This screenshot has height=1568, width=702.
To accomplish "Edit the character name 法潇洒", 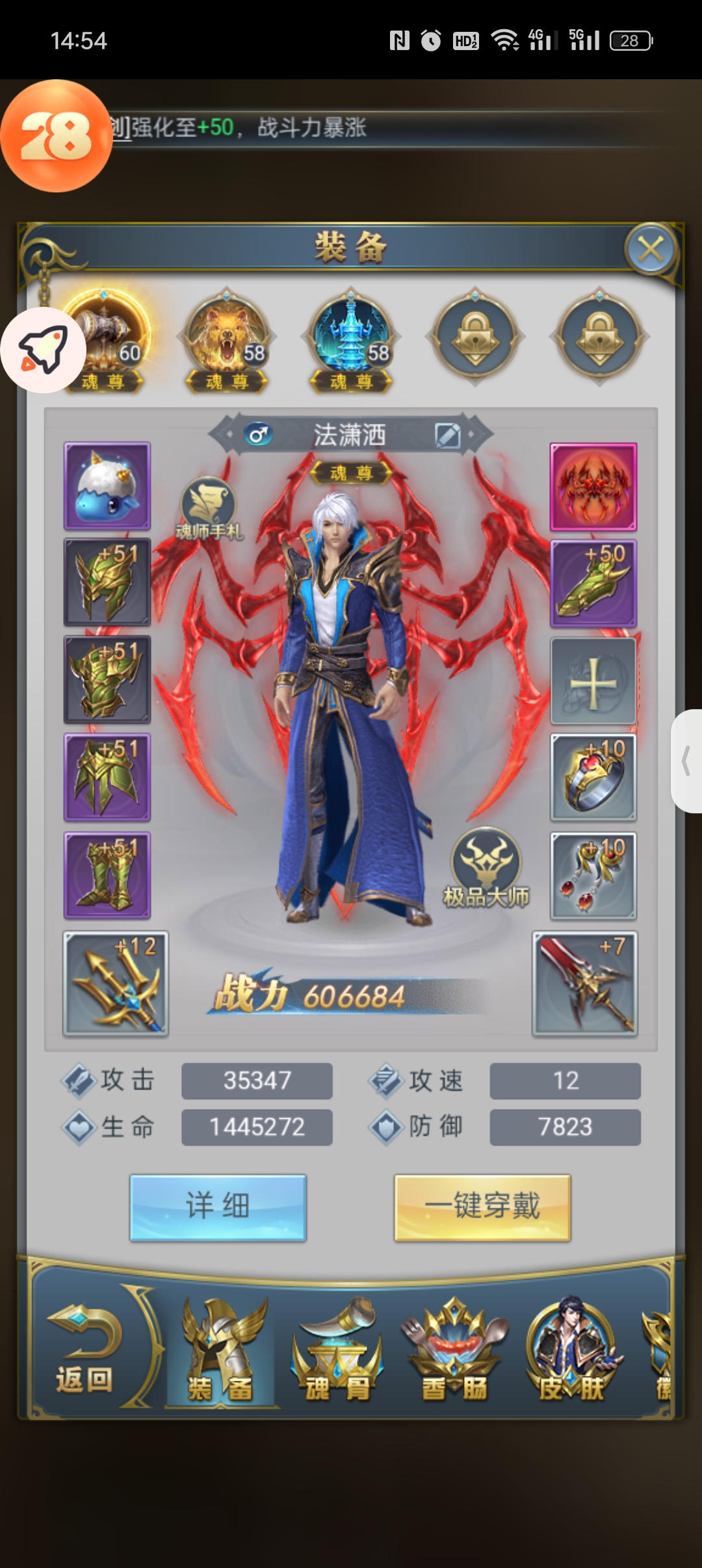I will (x=448, y=436).
